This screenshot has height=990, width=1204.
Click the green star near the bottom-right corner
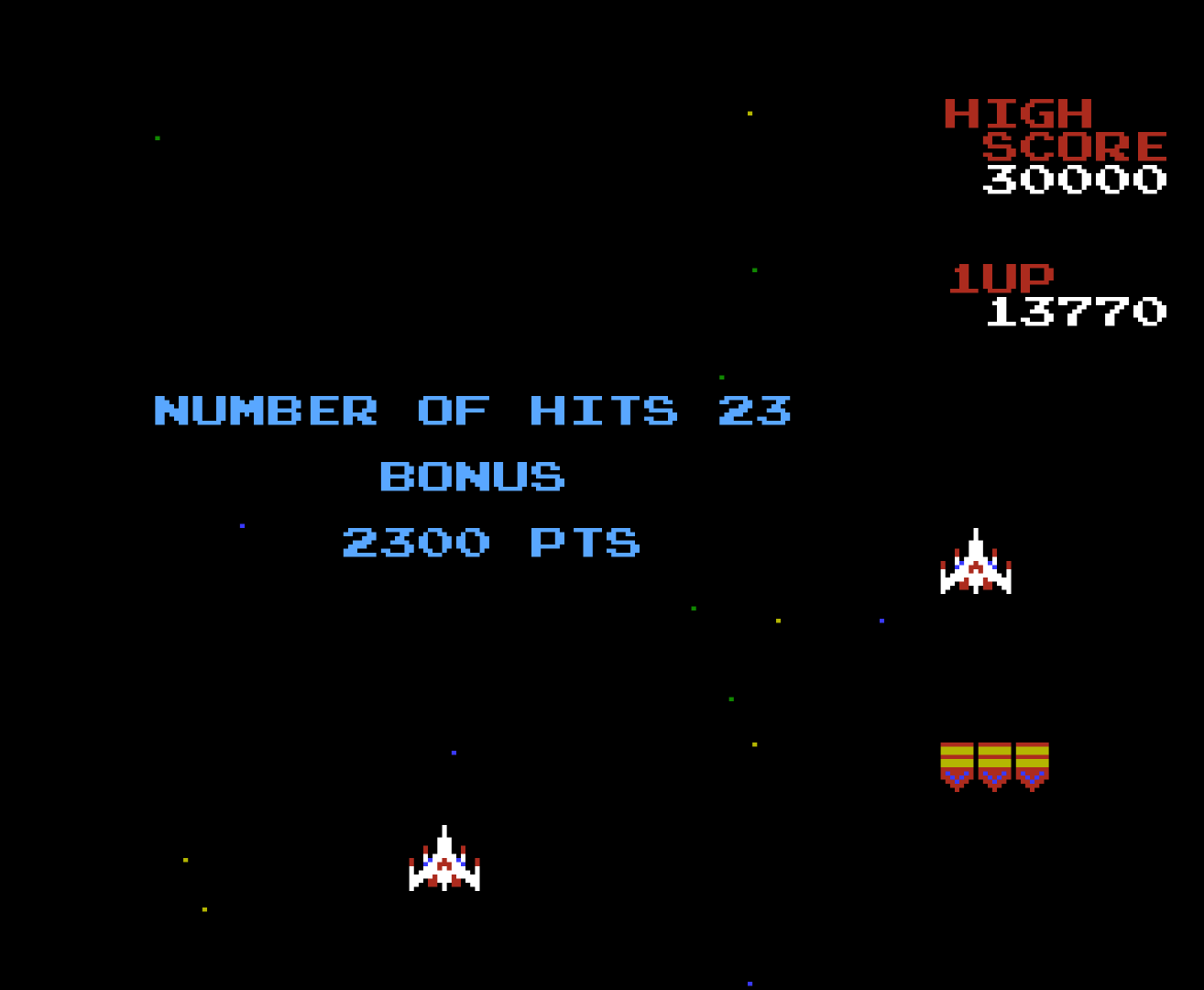731,698
